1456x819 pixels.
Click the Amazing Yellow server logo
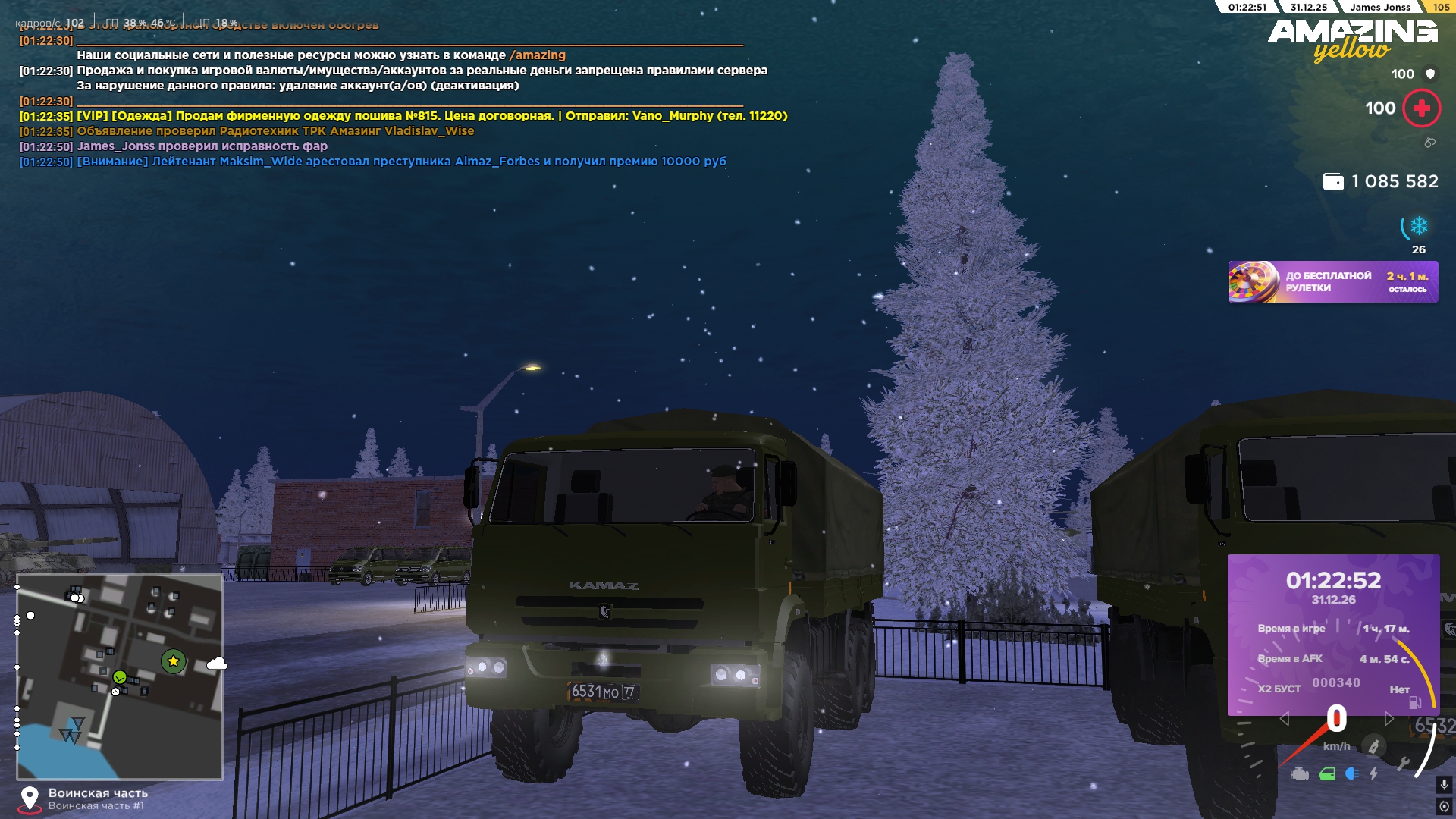pyautogui.click(x=1353, y=39)
